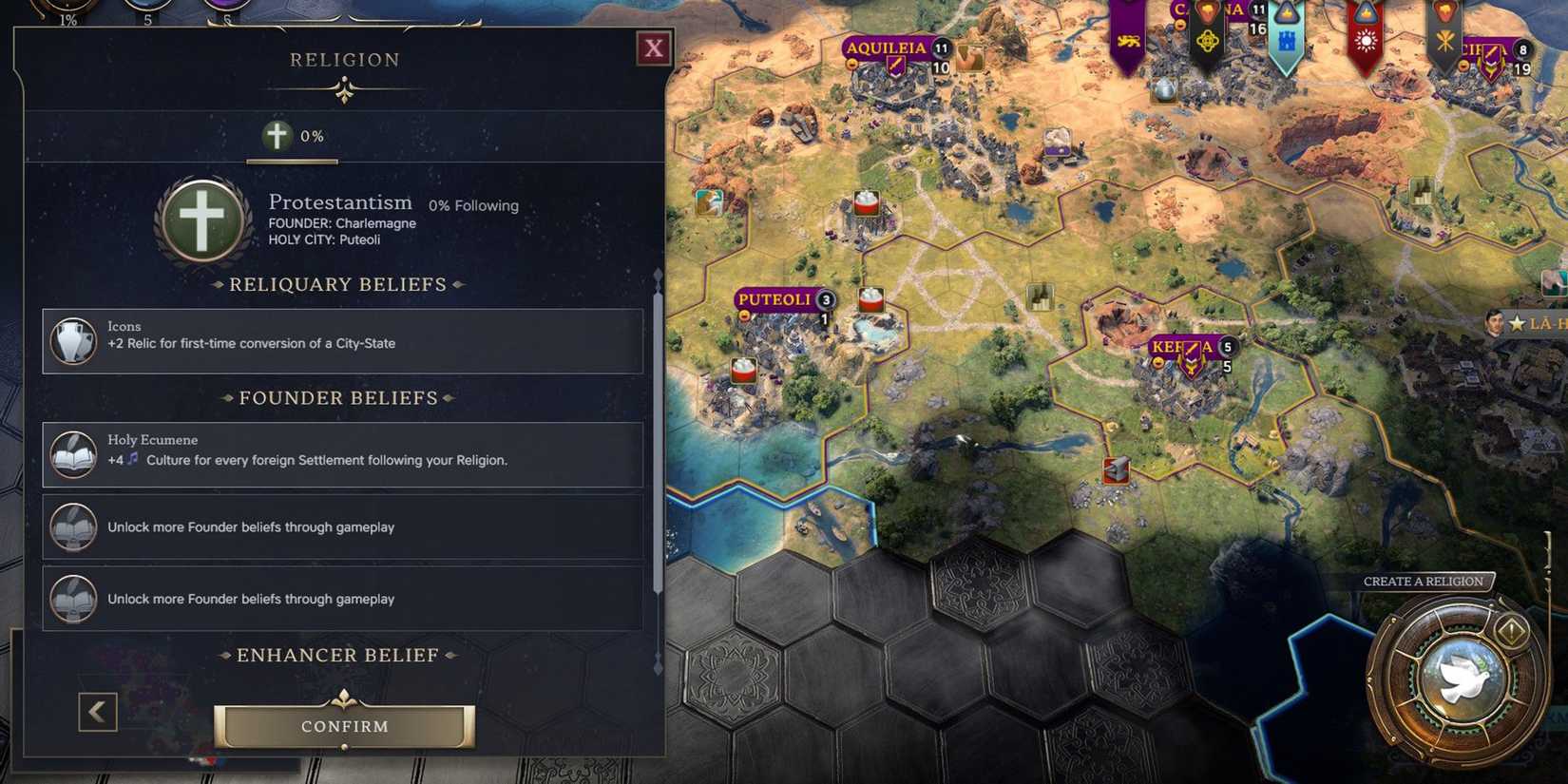1568x784 pixels.
Task: Click the back arrow in the Religion panel
Action: click(97, 711)
